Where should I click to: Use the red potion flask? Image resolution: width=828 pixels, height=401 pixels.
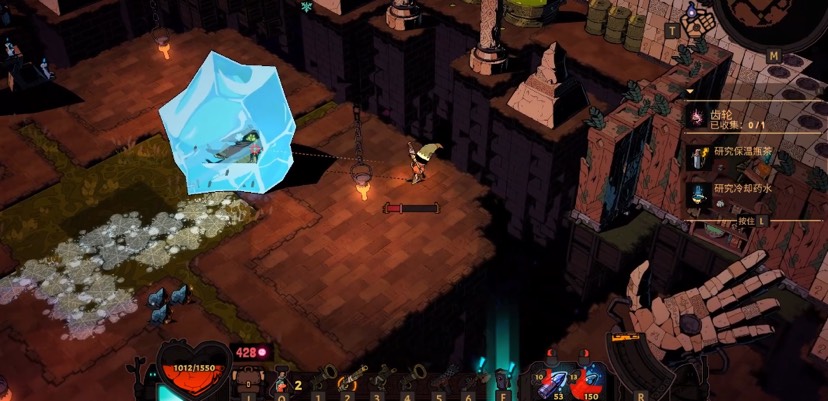coord(280,381)
